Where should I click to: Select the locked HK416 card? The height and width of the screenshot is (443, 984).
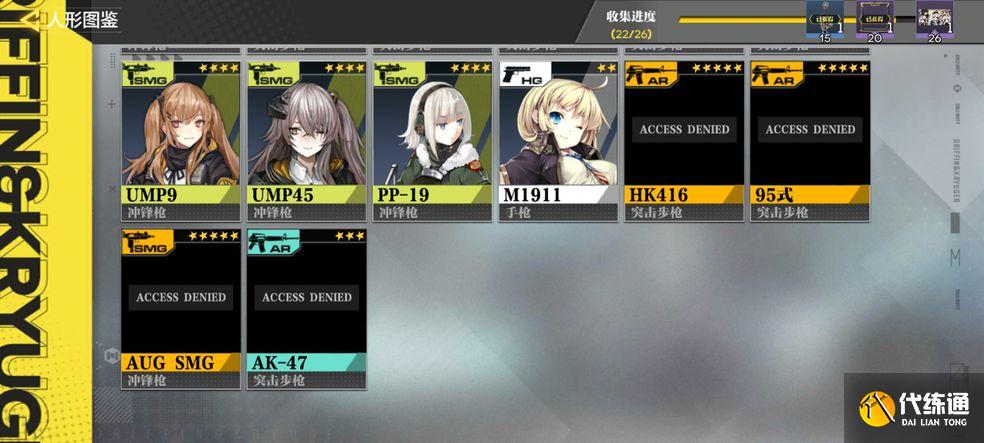pos(684,140)
